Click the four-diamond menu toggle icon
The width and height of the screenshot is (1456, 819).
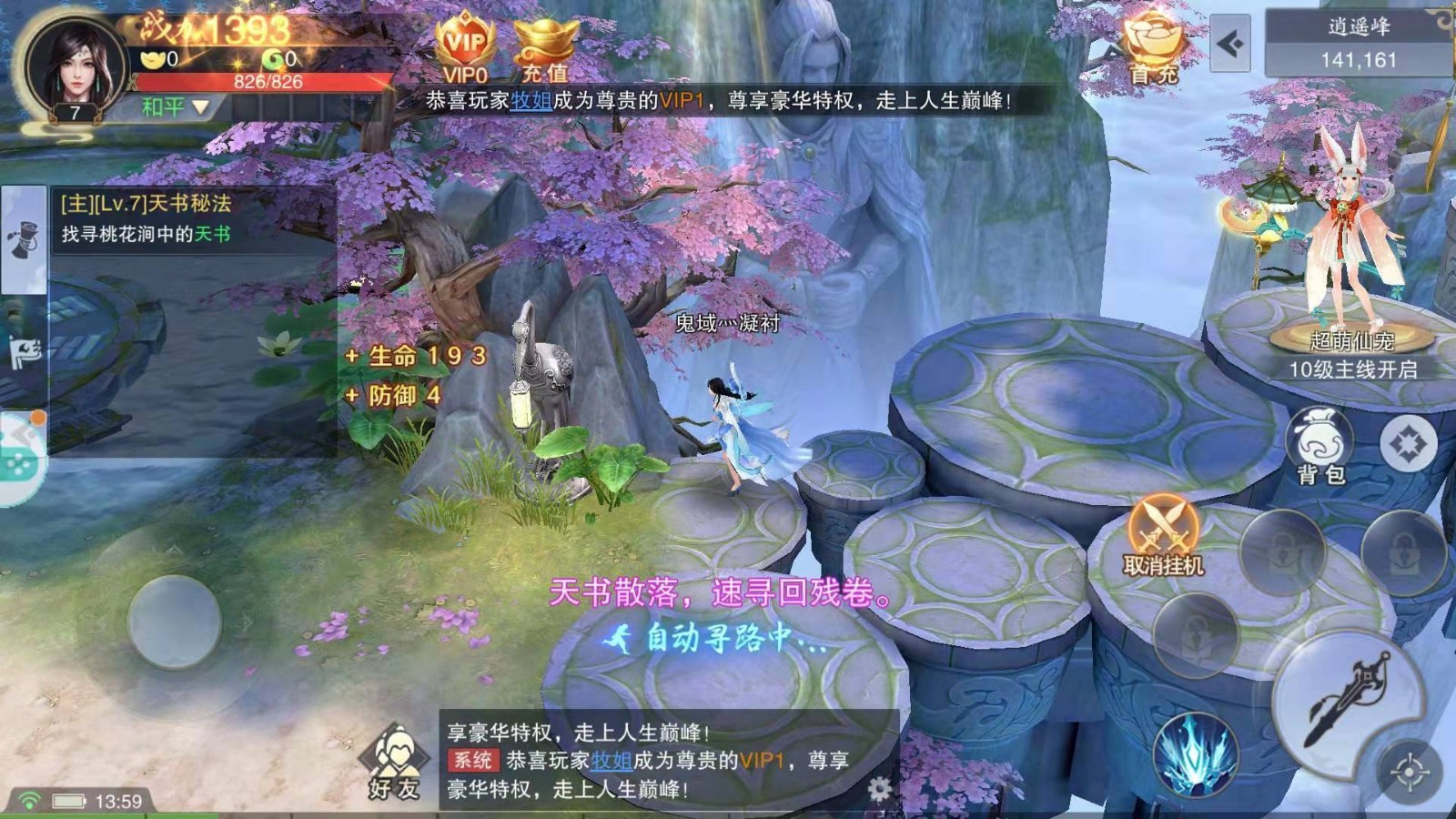pos(1407,444)
